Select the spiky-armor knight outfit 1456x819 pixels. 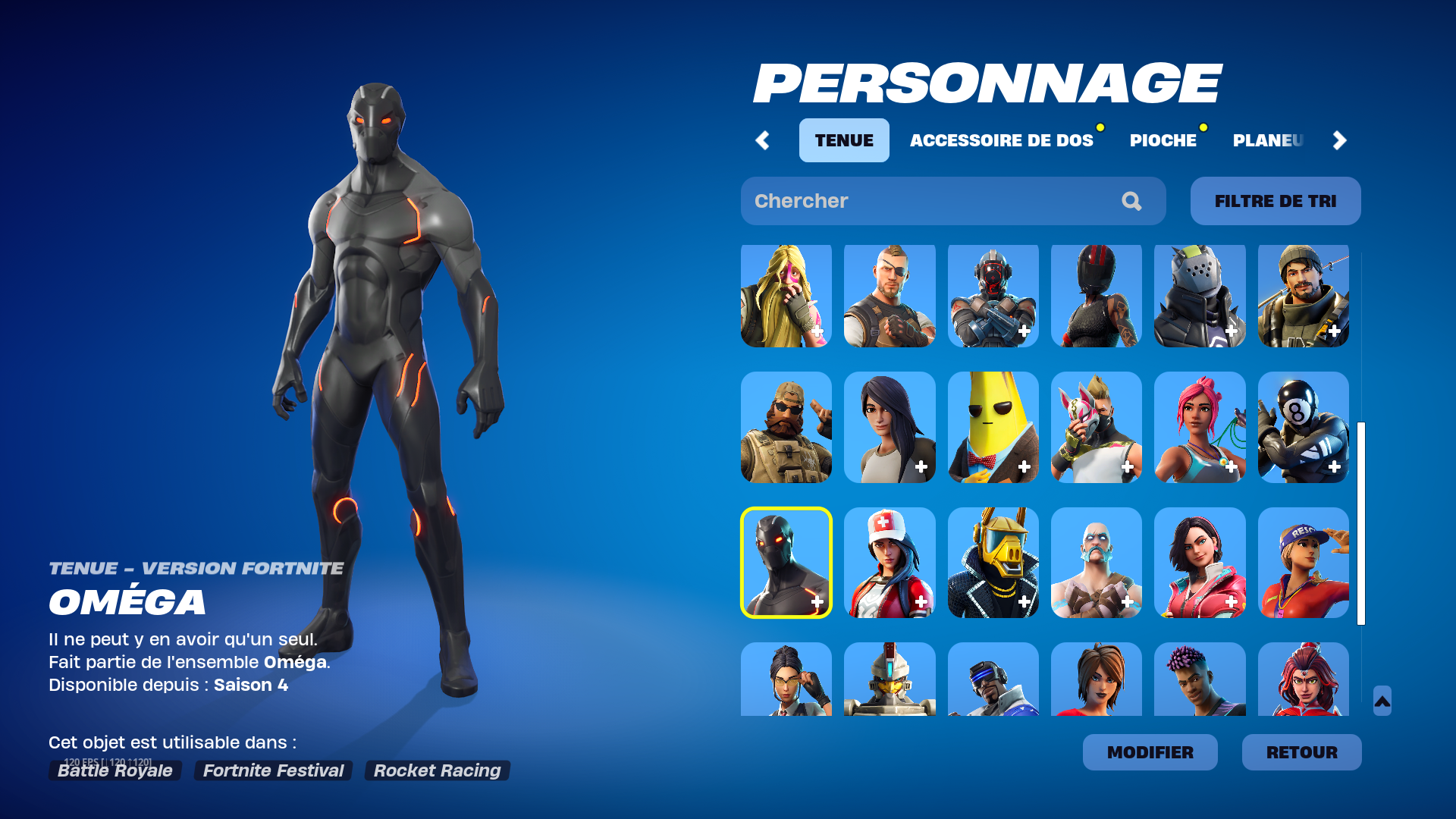(1199, 296)
